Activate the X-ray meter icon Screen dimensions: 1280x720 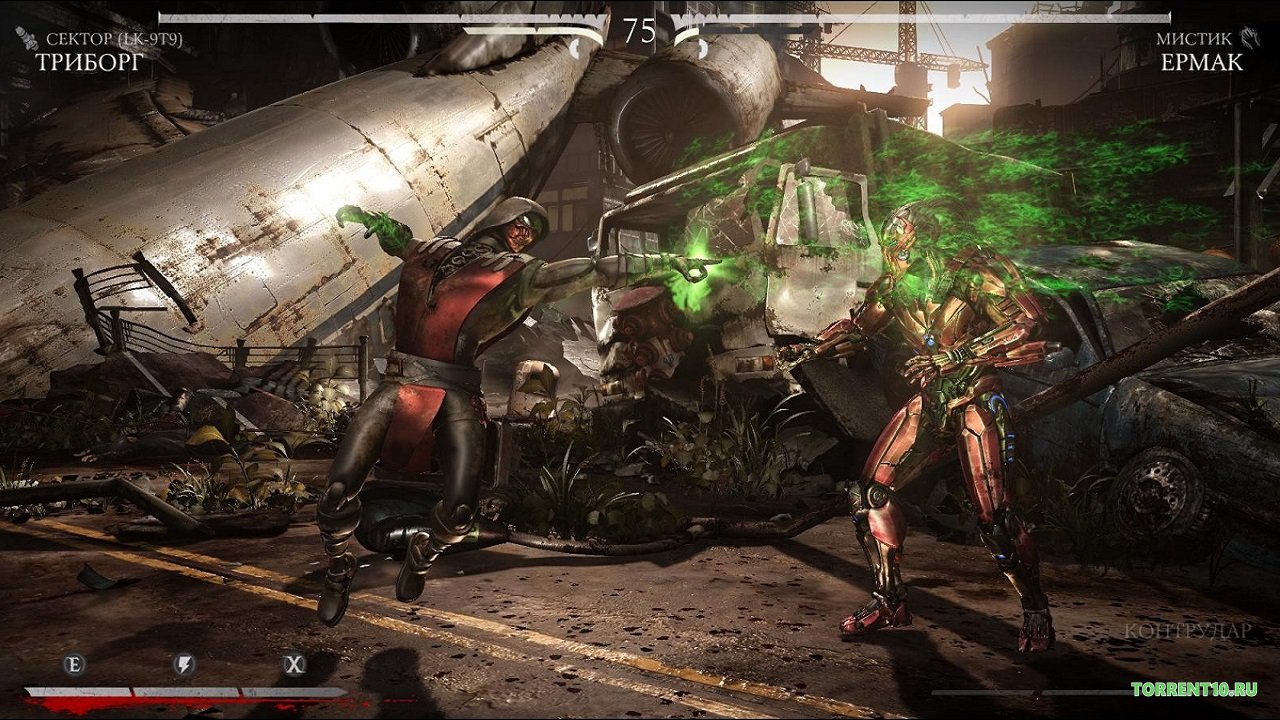293,664
